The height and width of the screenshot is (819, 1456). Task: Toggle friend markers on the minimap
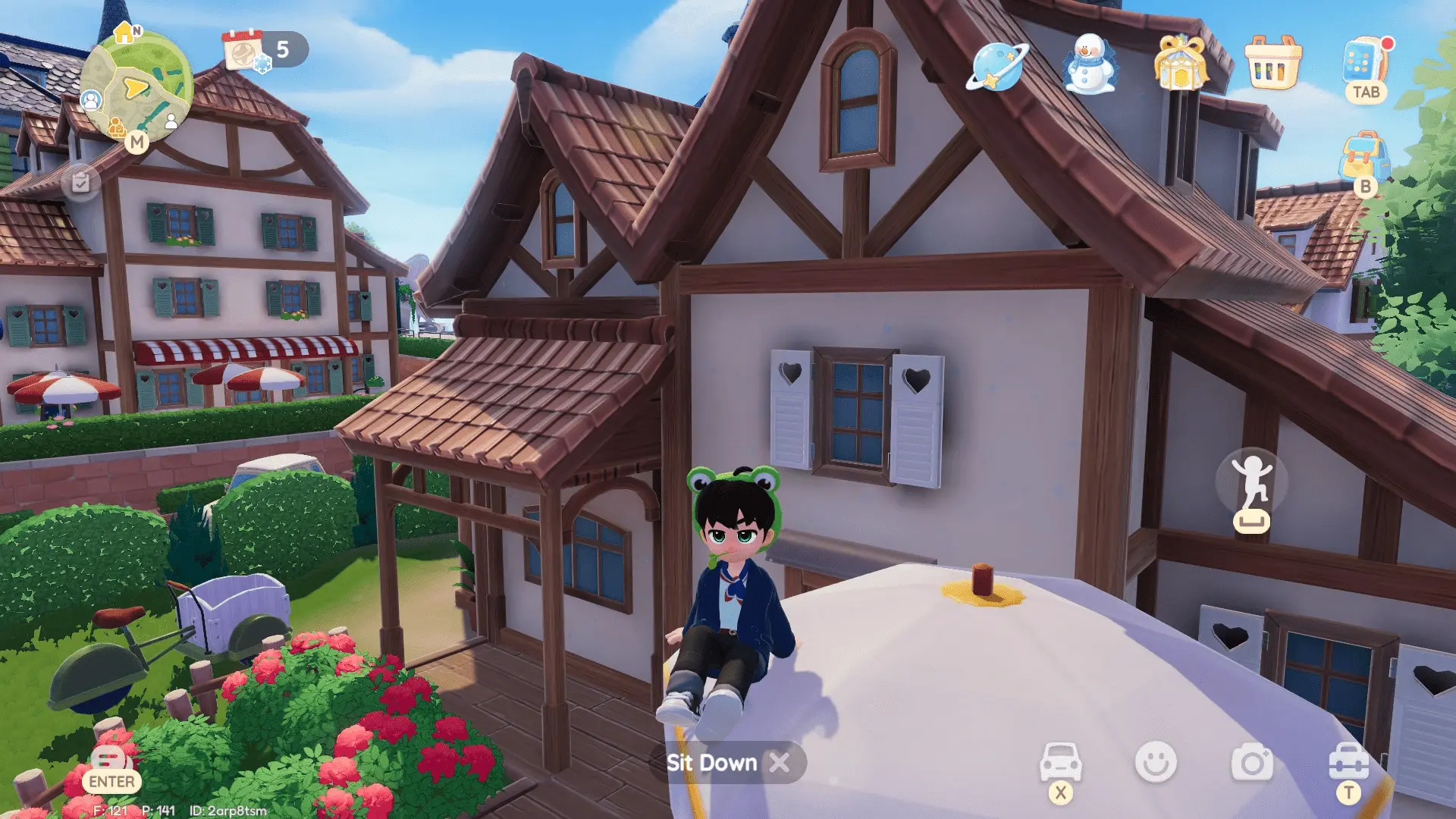point(92,98)
